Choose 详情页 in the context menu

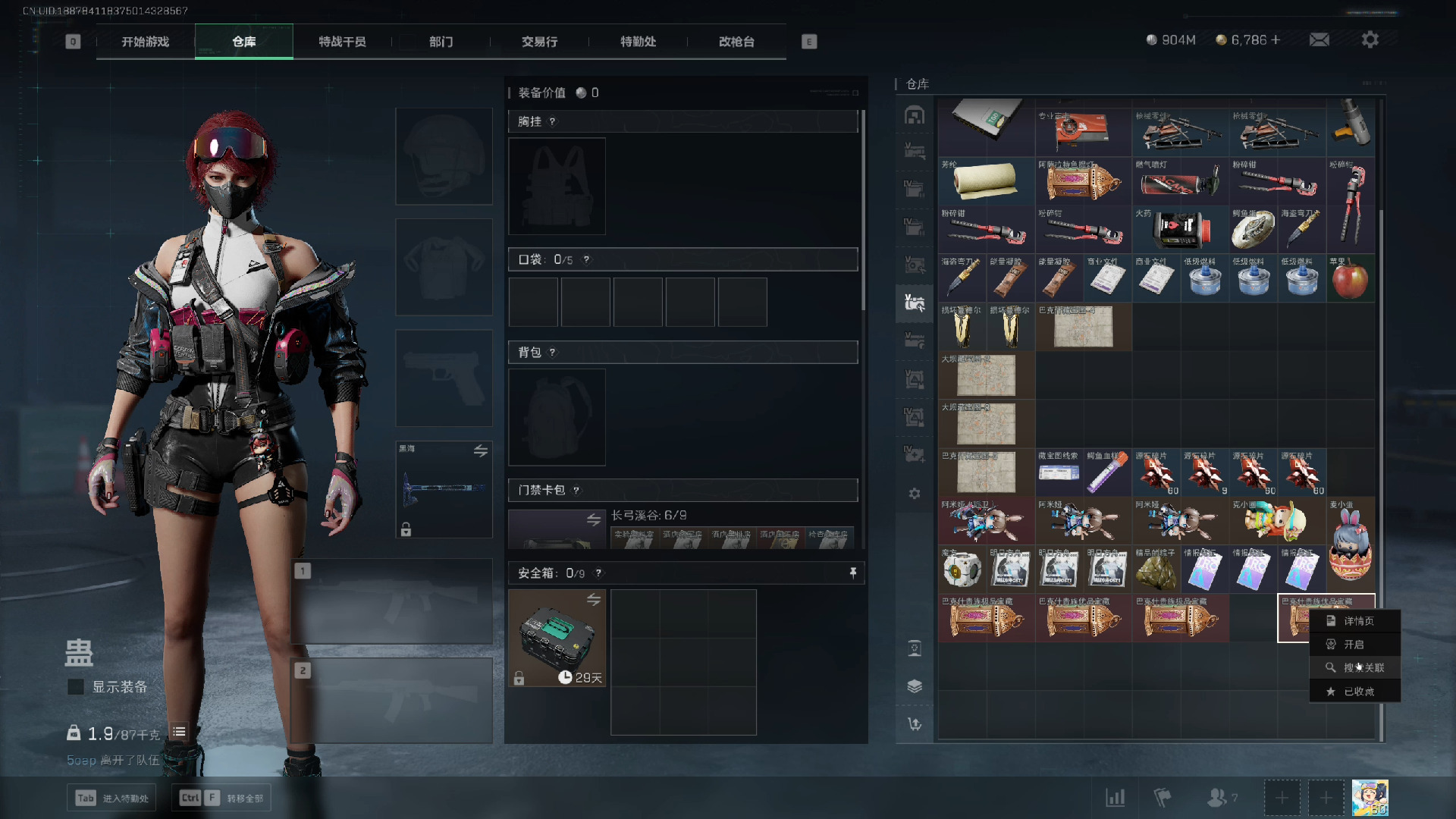(1357, 621)
